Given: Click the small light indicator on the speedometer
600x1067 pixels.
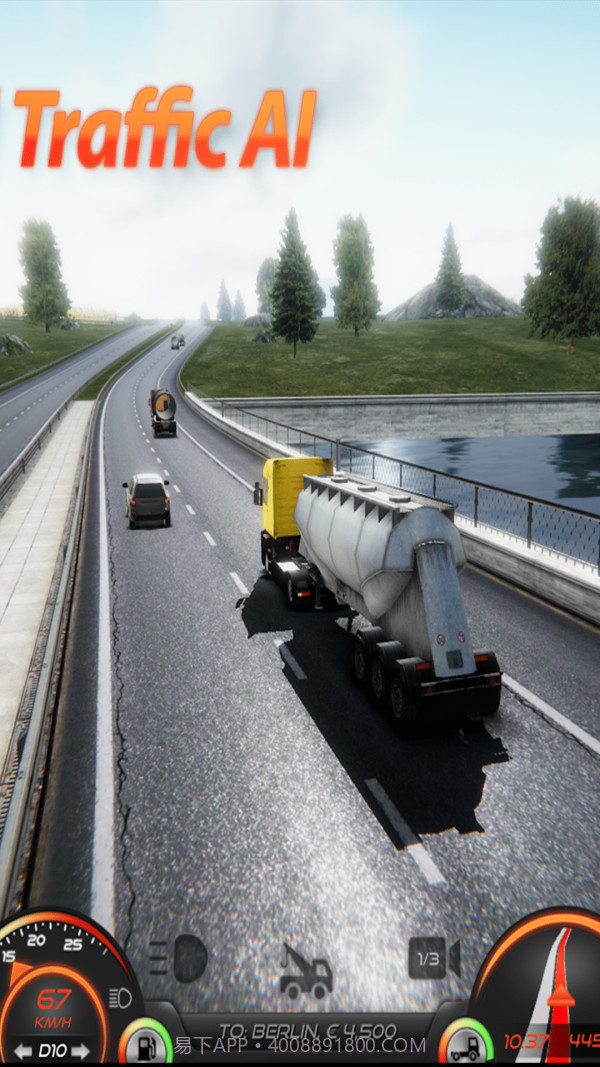Looking at the screenshot, I should point(120,997).
